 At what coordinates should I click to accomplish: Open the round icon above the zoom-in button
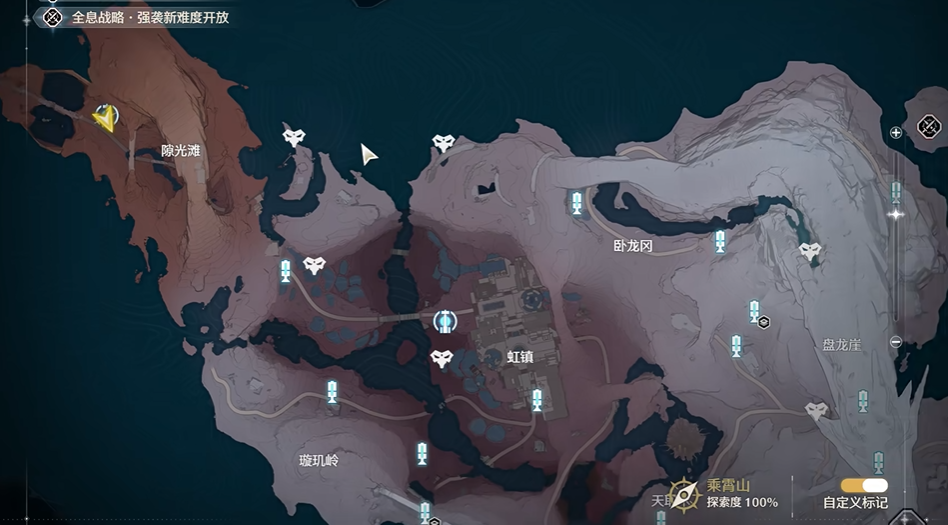pyautogui.click(x=929, y=126)
